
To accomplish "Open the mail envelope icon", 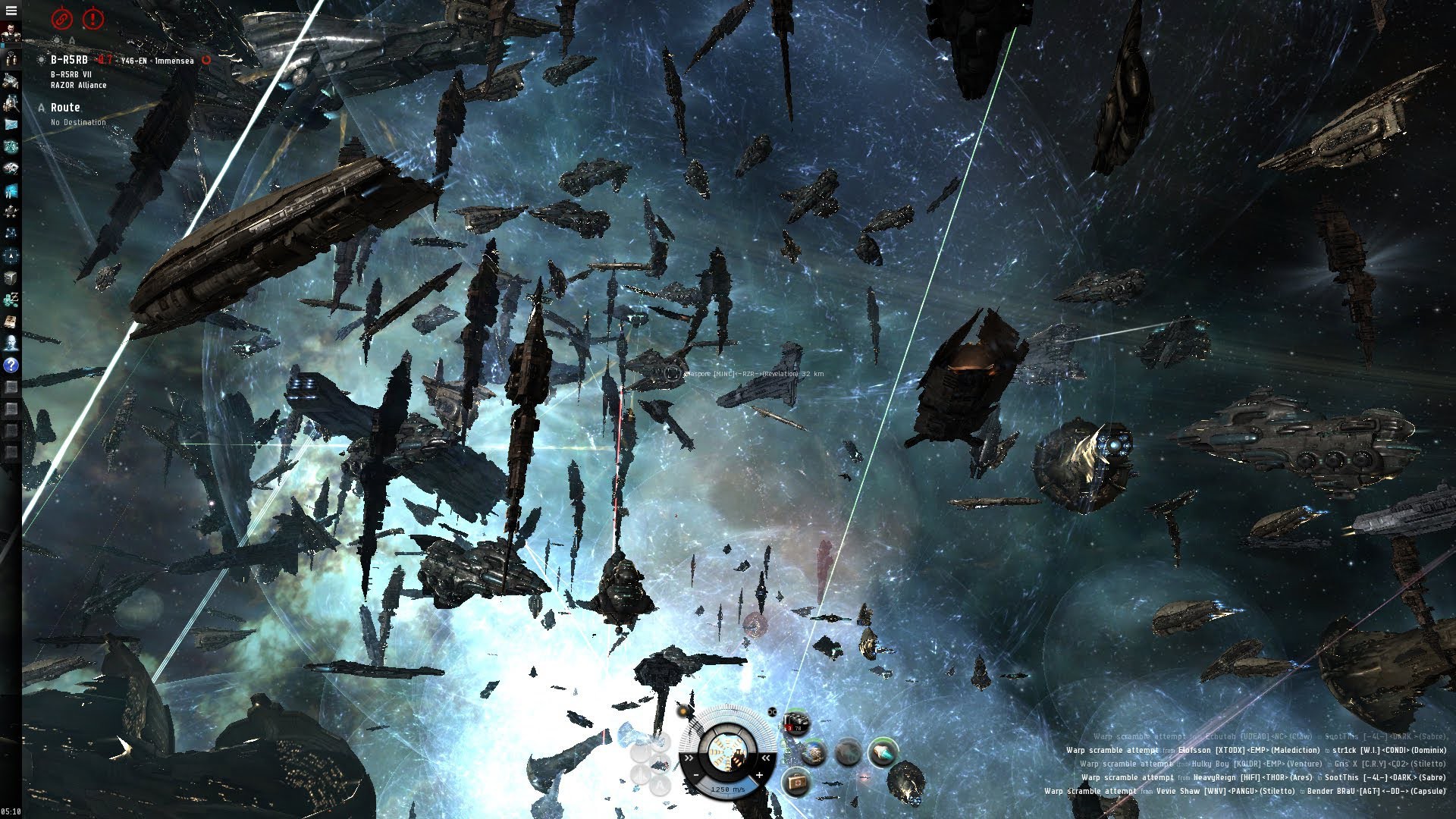I will pos(11,124).
